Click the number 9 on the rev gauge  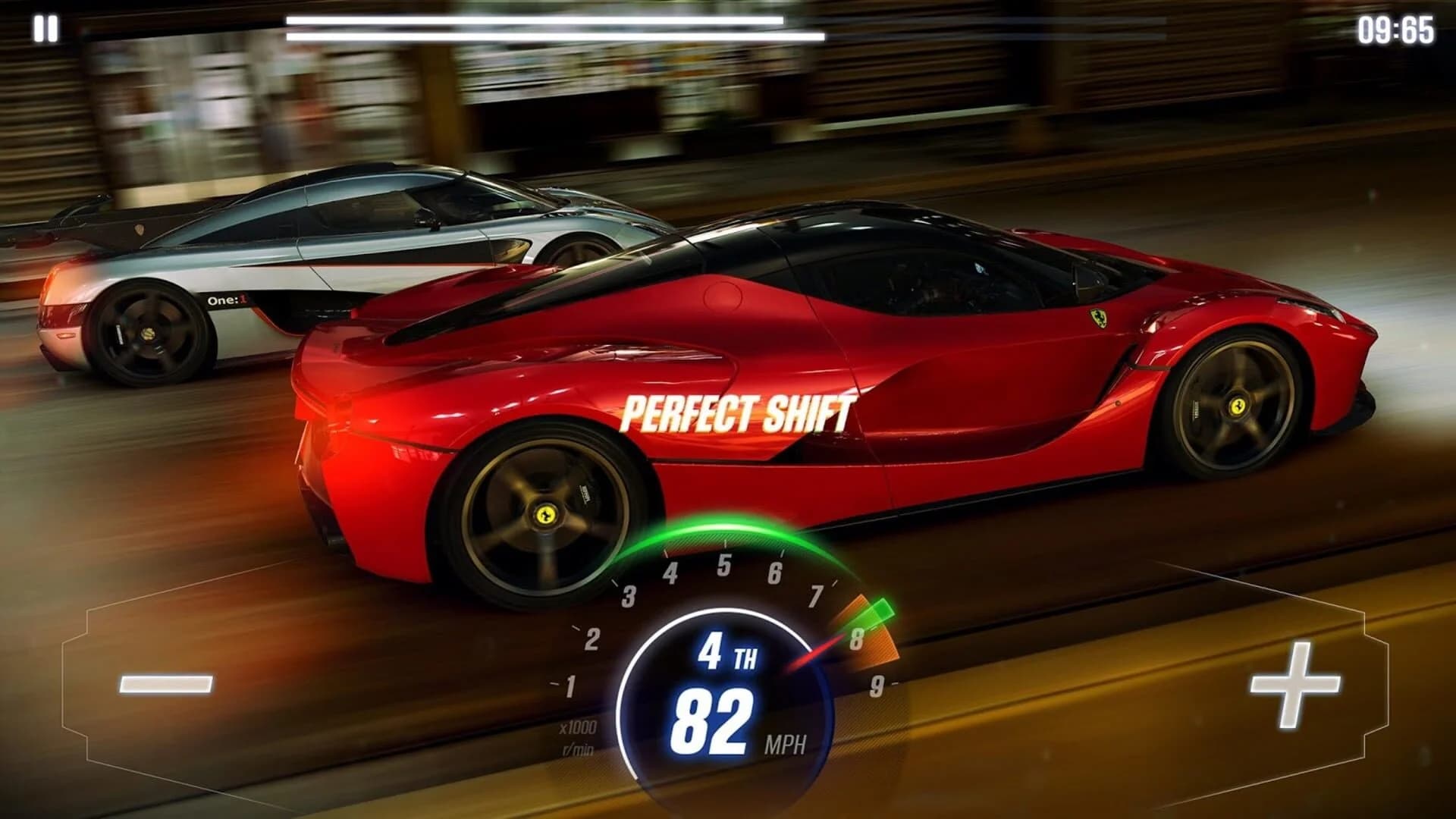pyautogui.click(x=876, y=686)
